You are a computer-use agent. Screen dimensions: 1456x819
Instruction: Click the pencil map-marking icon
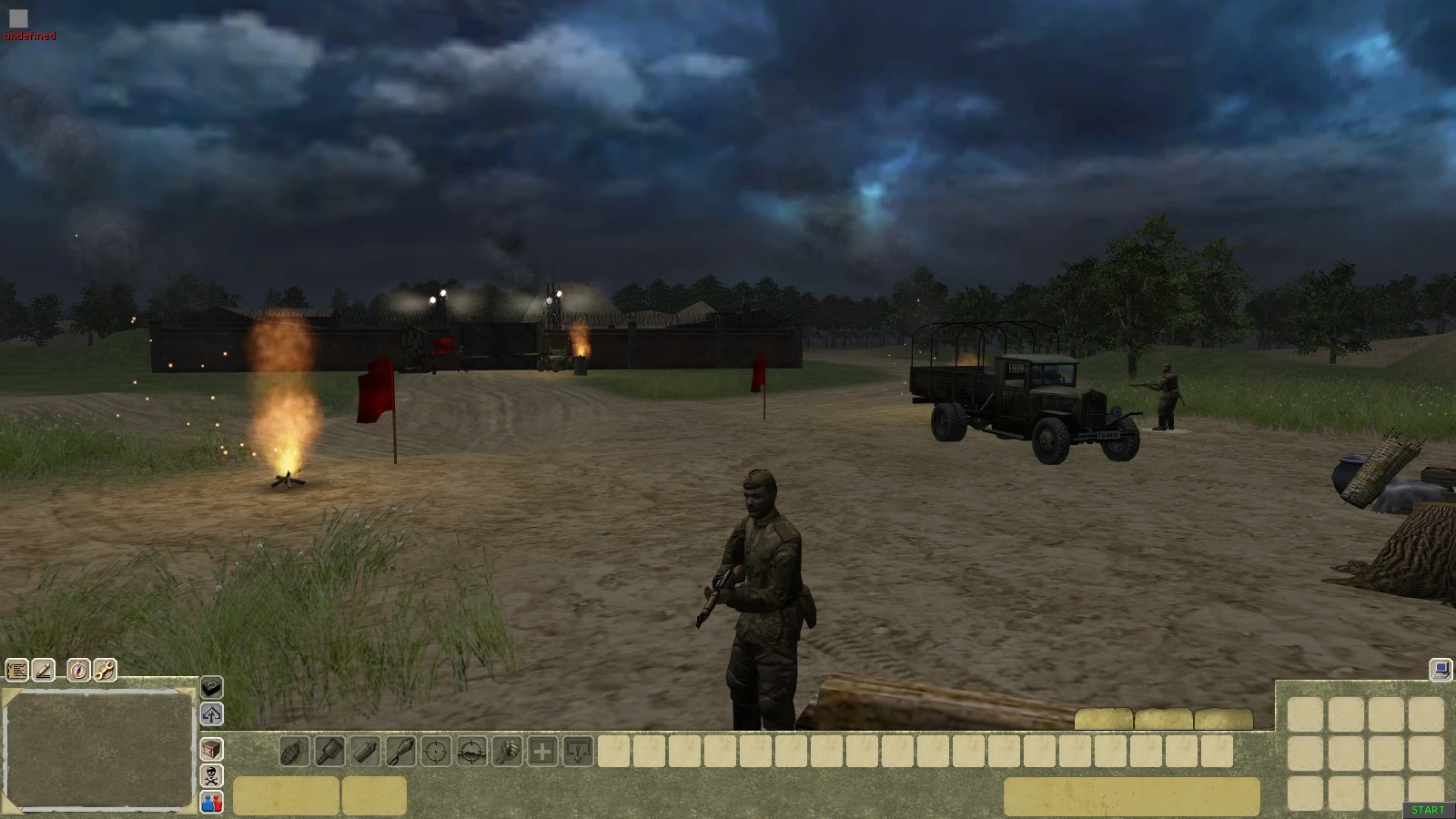click(43, 671)
